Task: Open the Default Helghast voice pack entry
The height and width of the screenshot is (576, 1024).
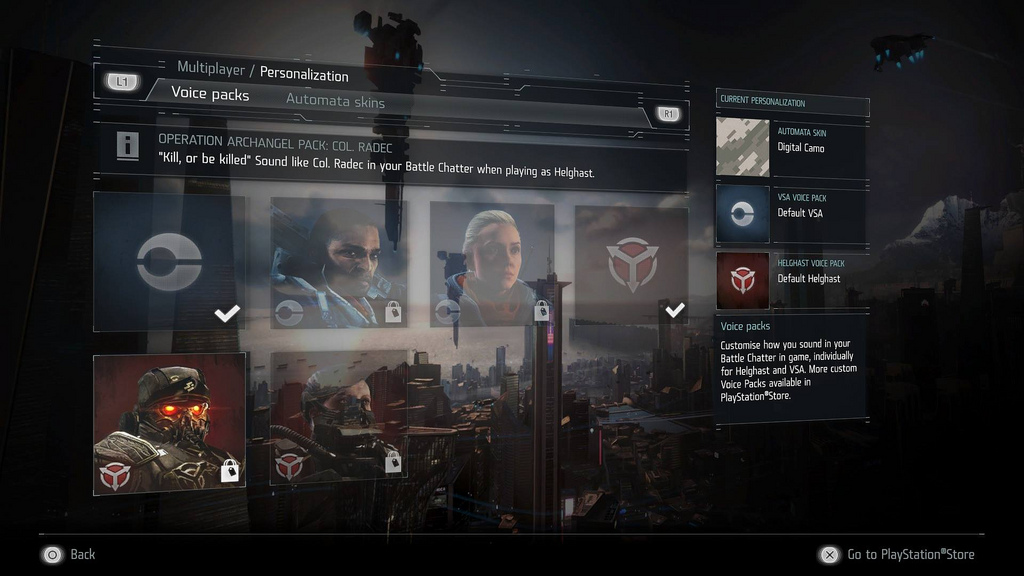Action: [792, 279]
